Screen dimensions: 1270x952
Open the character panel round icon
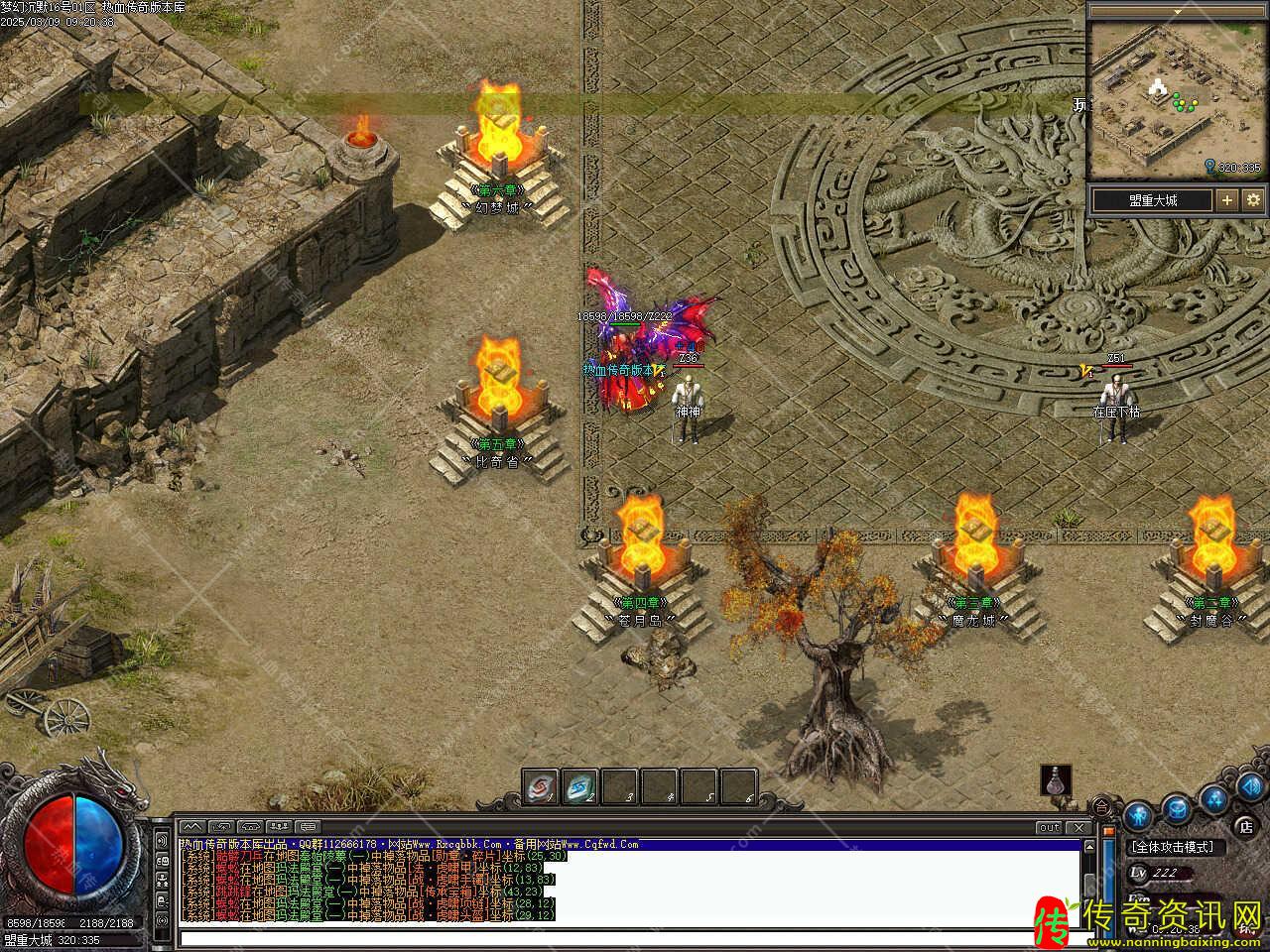(x=1139, y=813)
